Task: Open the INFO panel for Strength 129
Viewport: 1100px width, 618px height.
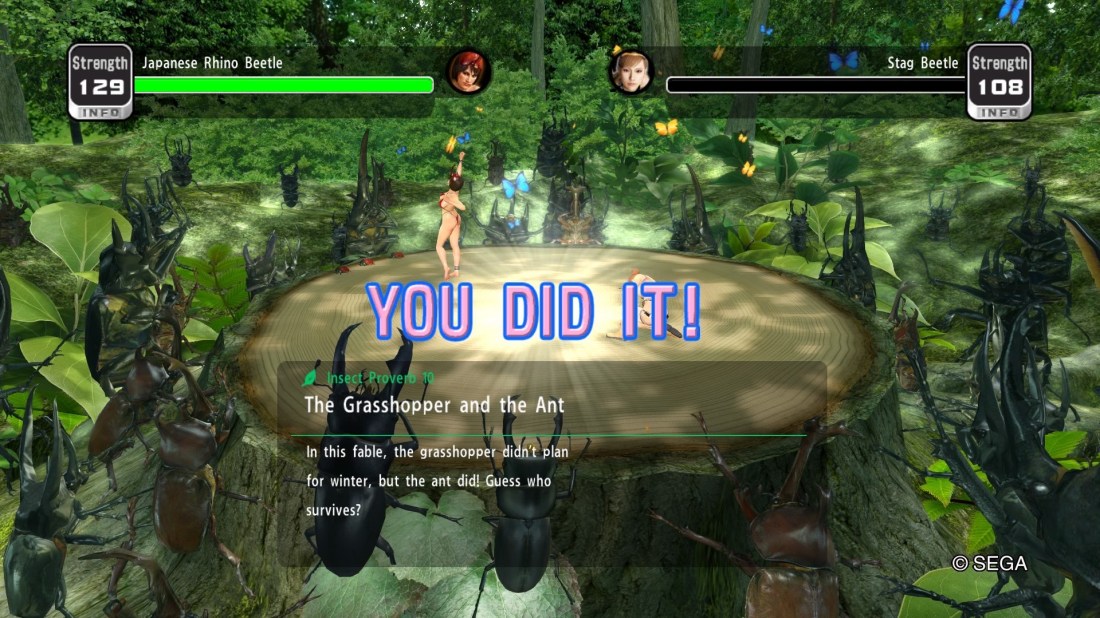Action: point(100,113)
